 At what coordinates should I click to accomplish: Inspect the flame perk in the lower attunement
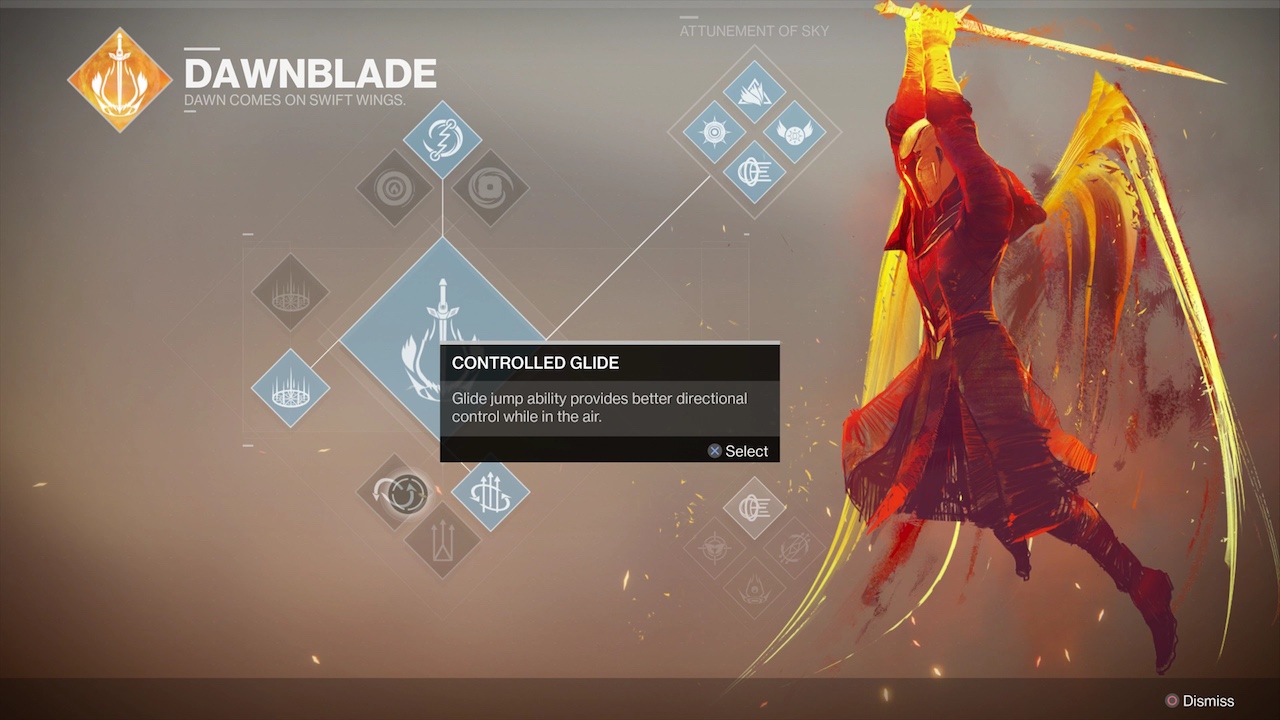(754, 587)
